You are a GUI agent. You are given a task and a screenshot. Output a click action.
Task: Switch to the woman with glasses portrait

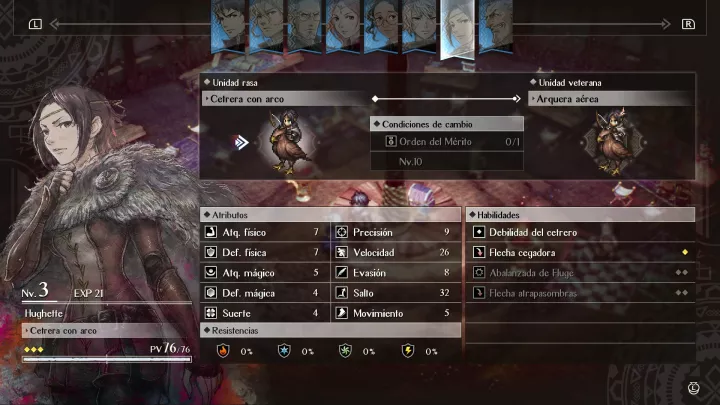[x=381, y=24]
